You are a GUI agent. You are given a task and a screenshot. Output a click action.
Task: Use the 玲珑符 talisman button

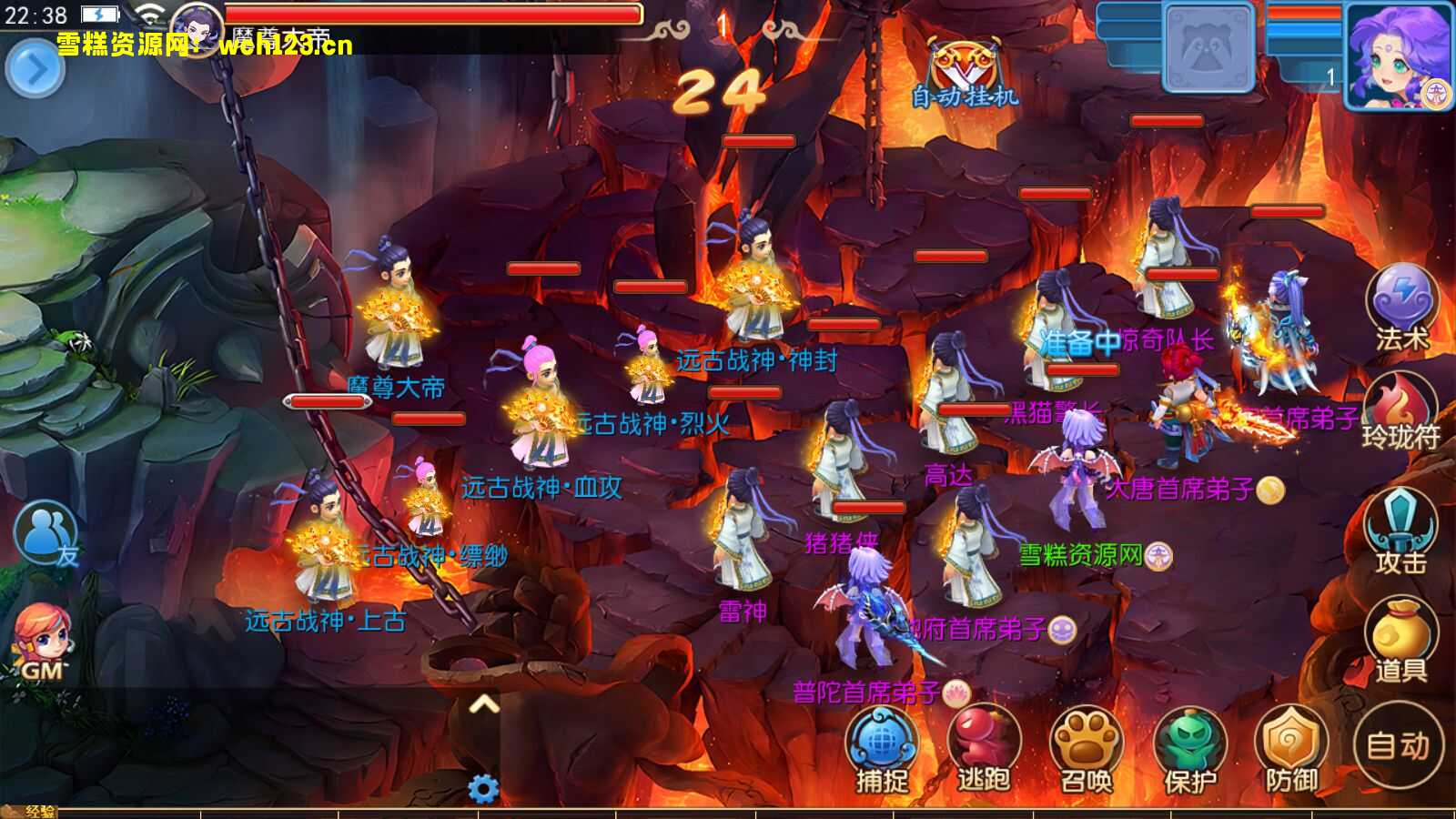pyautogui.click(x=1400, y=411)
